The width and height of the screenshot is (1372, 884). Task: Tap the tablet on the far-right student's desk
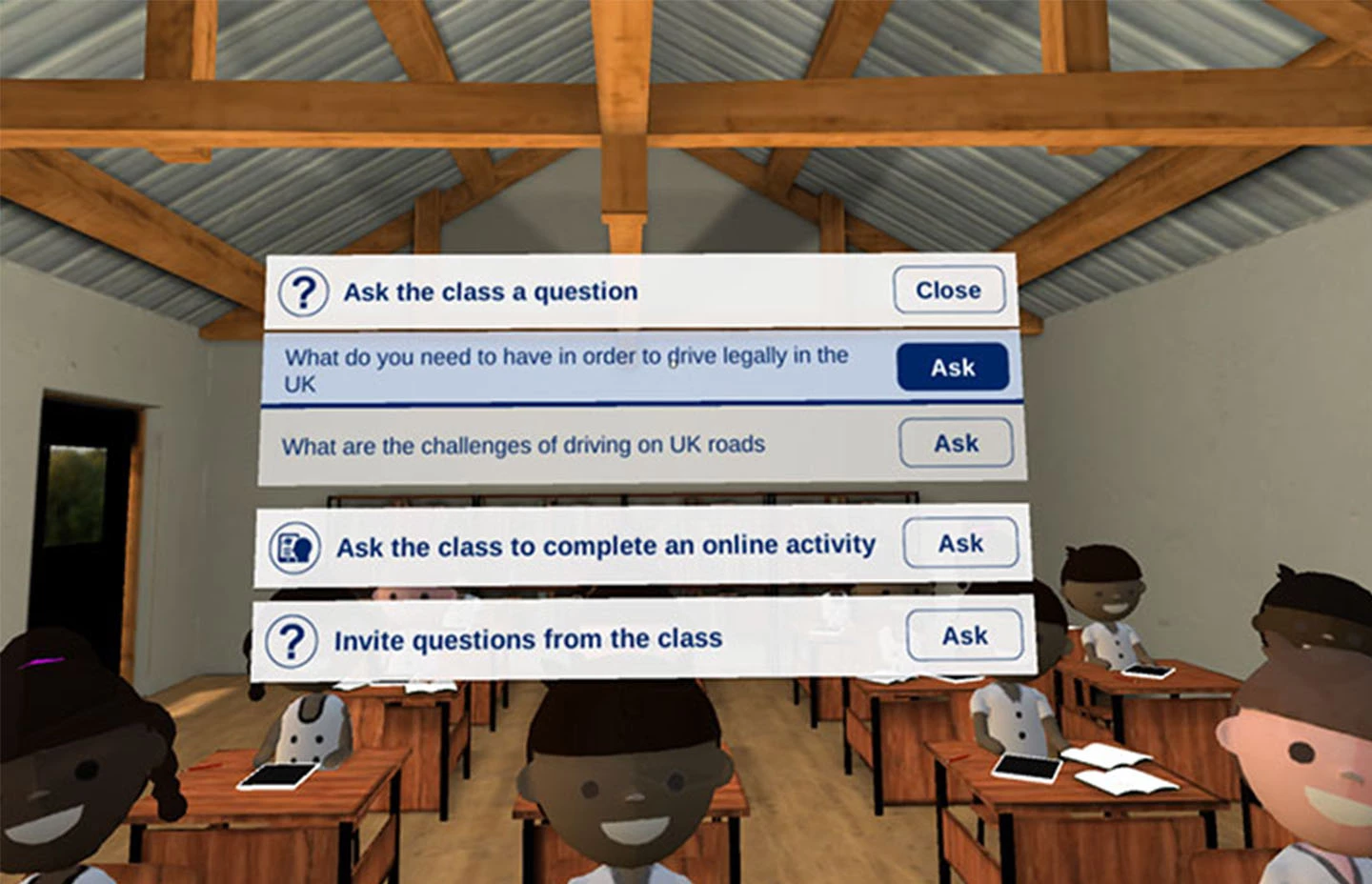[1148, 673]
